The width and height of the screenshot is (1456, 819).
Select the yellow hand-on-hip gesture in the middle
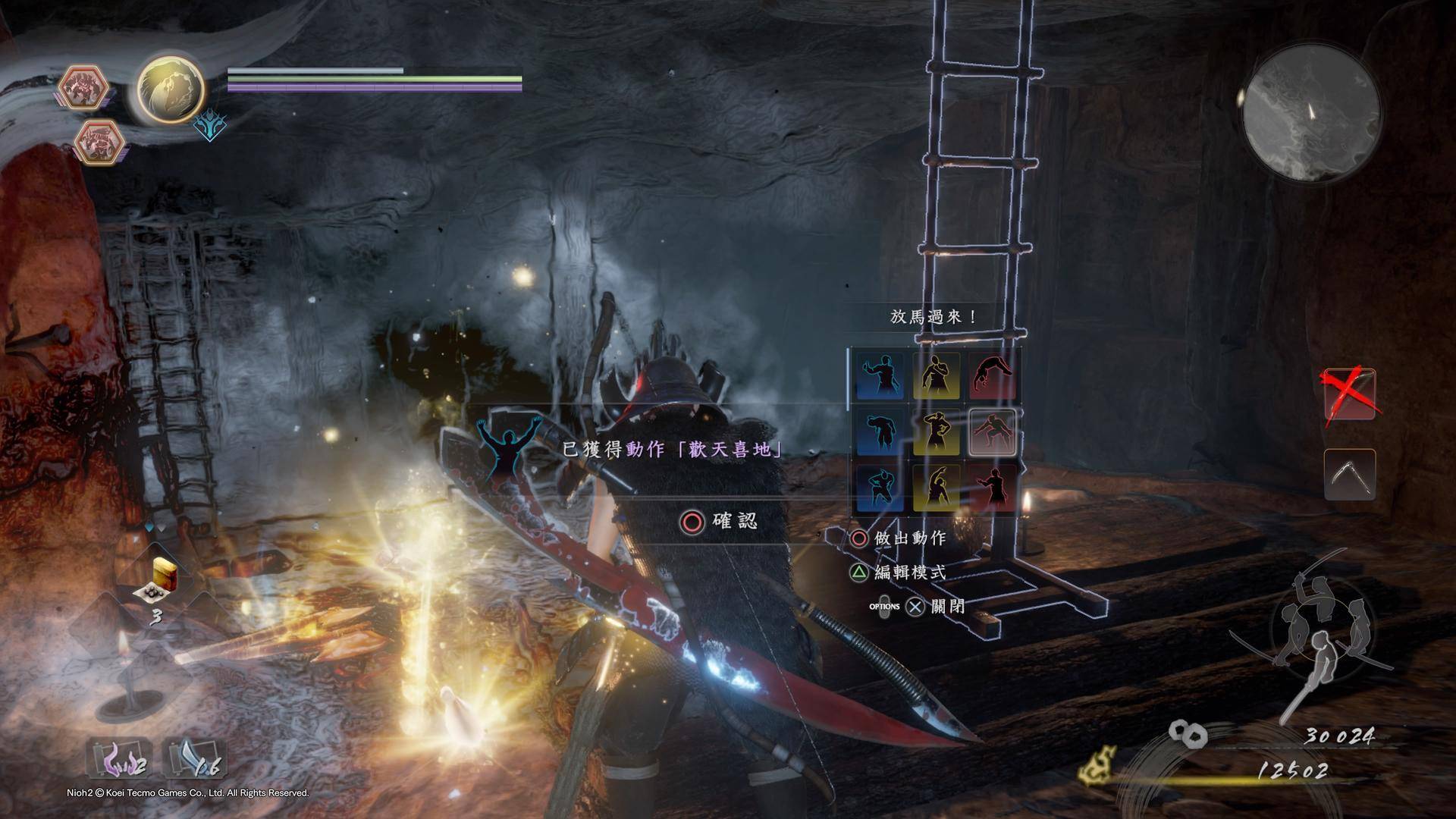(x=937, y=433)
